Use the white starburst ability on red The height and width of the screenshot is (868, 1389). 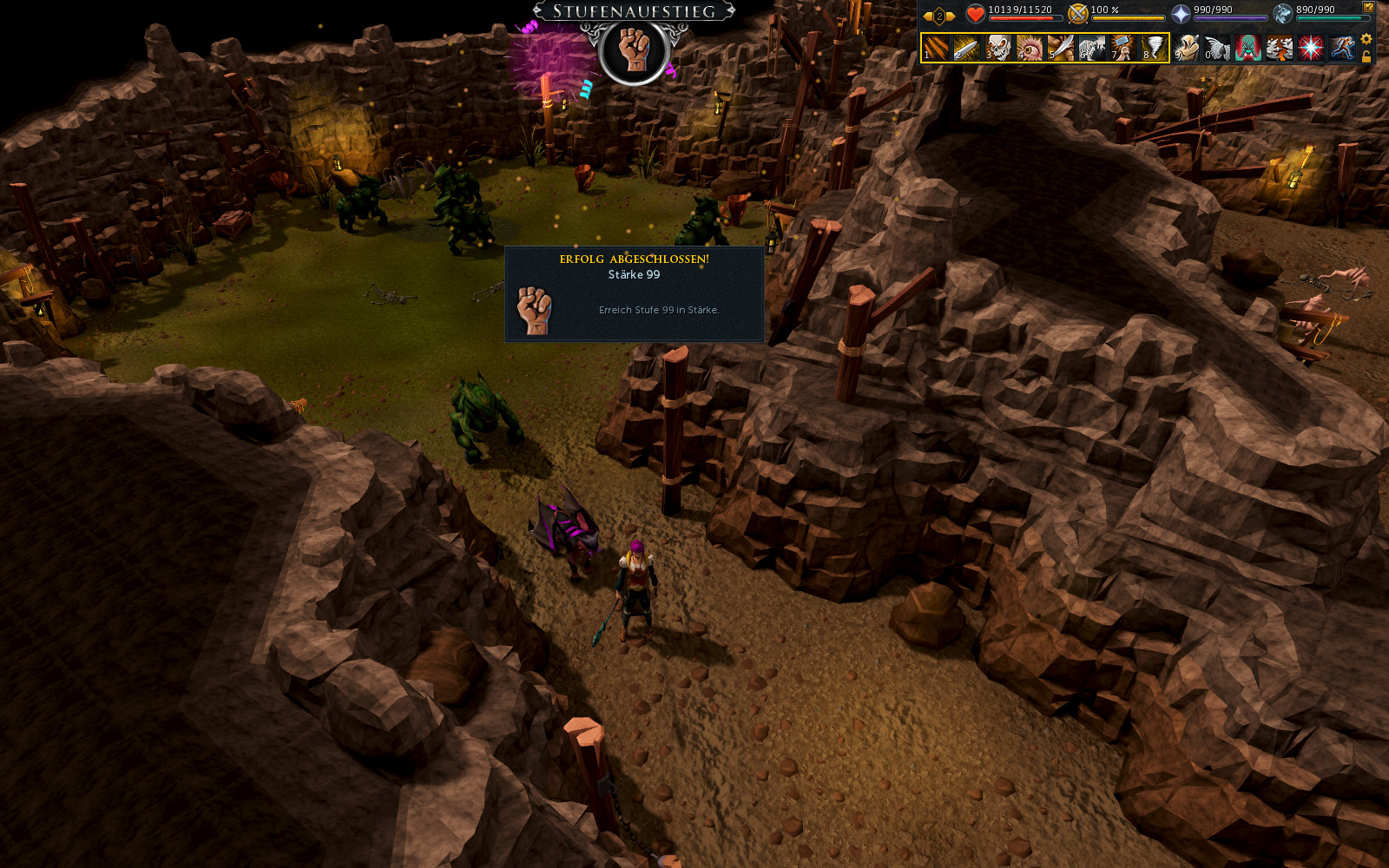[1311, 48]
